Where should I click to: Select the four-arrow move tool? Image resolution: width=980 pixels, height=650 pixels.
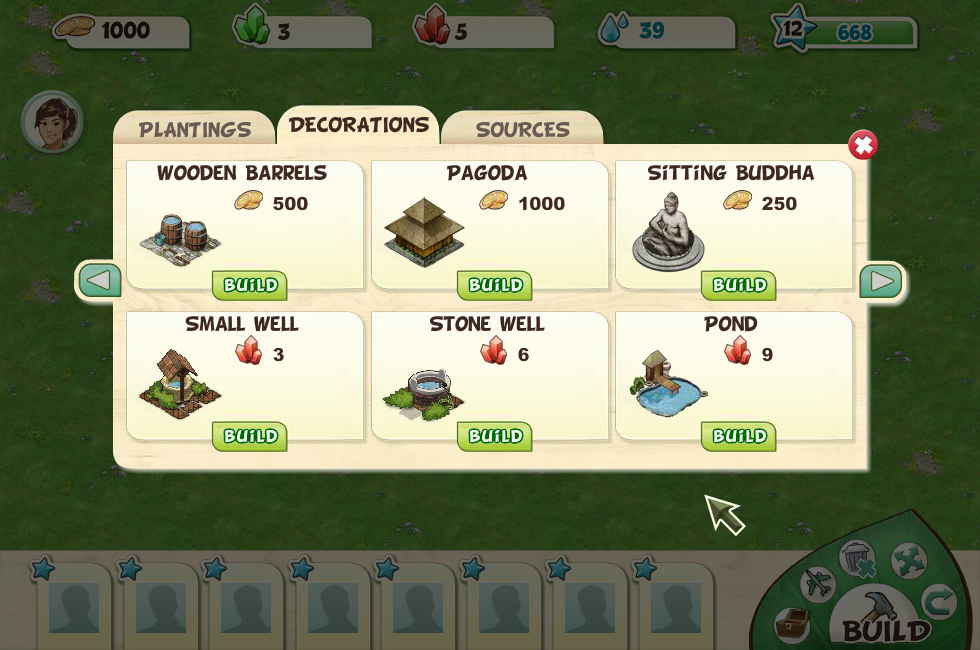[x=908, y=561]
